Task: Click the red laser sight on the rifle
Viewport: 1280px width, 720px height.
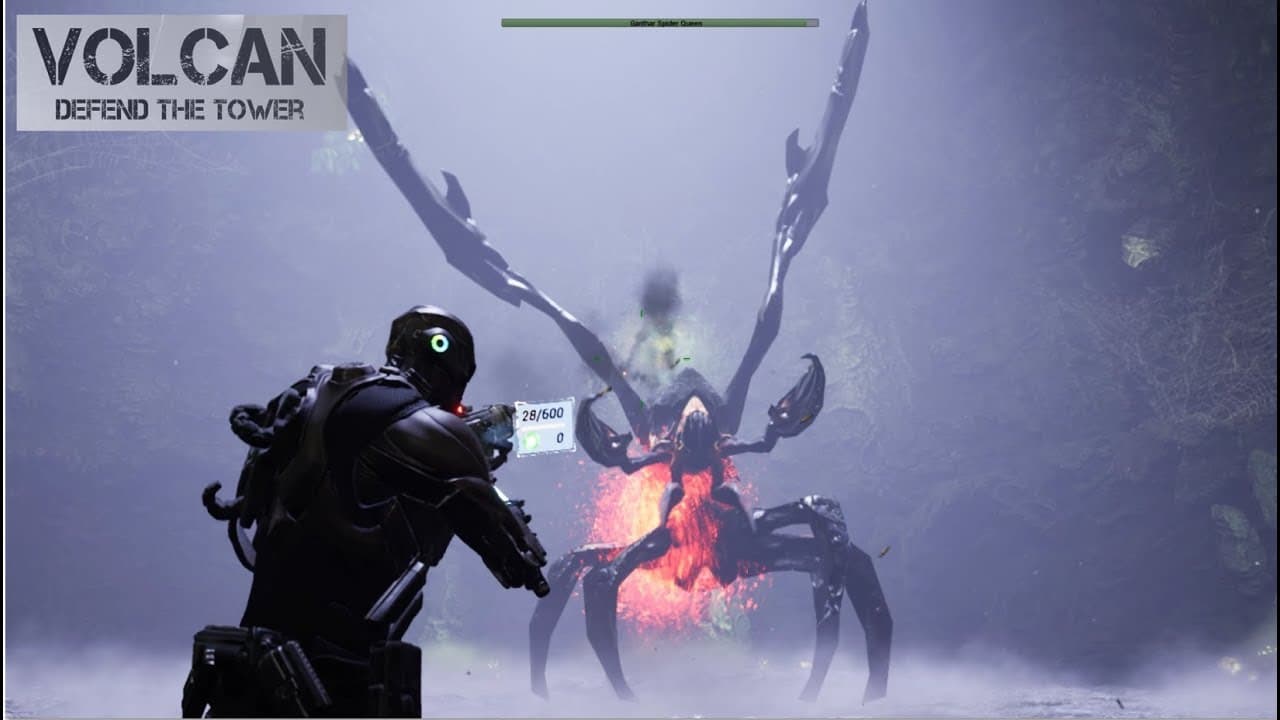Action: tap(459, 408)
